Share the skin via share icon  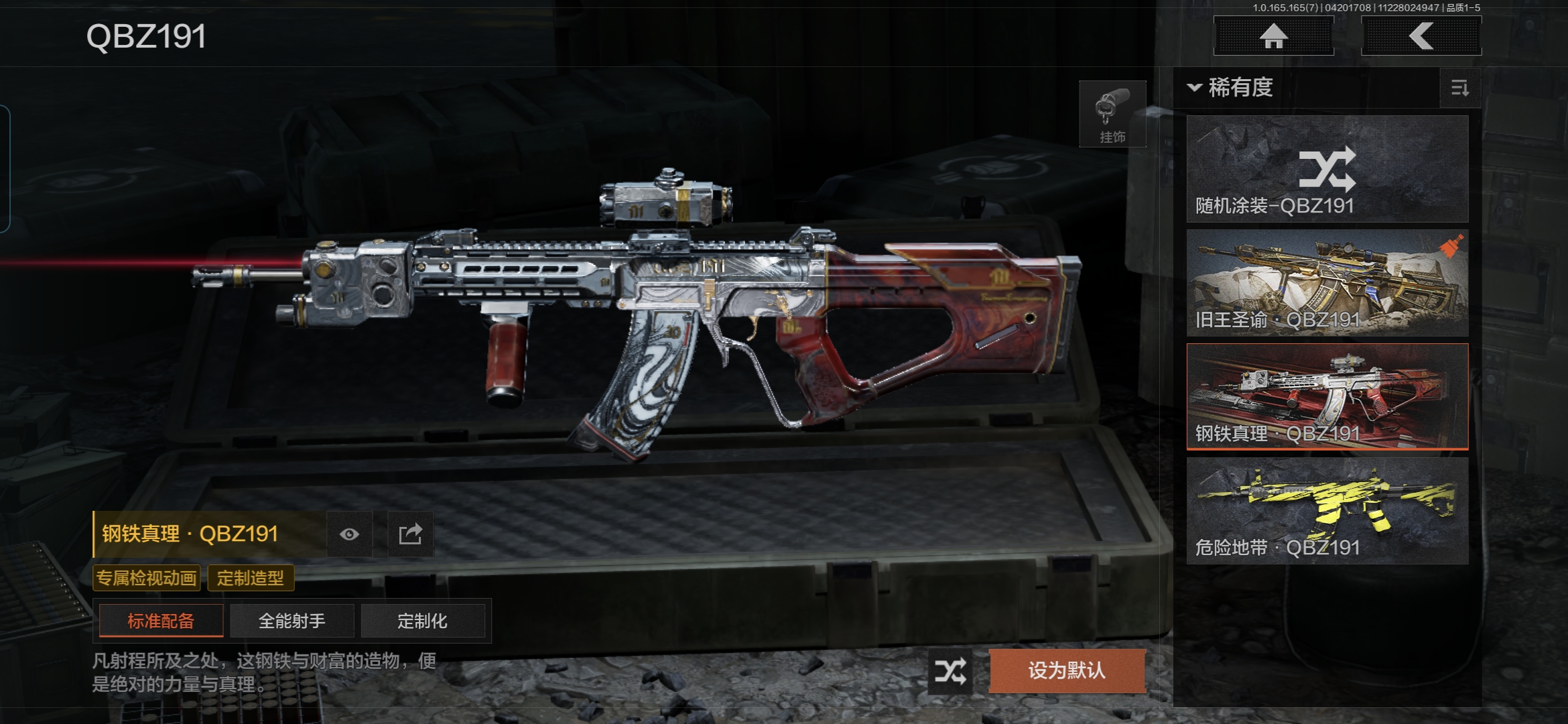(410, 534)
